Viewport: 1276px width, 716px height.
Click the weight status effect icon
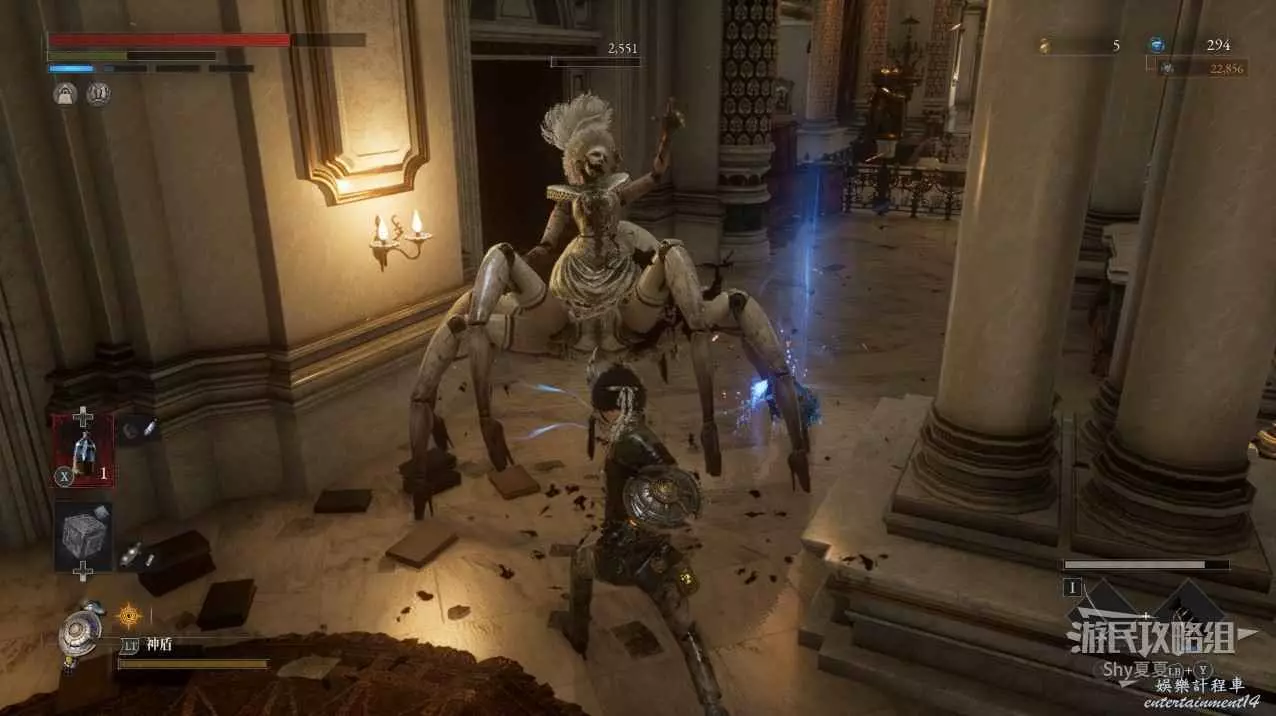point(65,94)
